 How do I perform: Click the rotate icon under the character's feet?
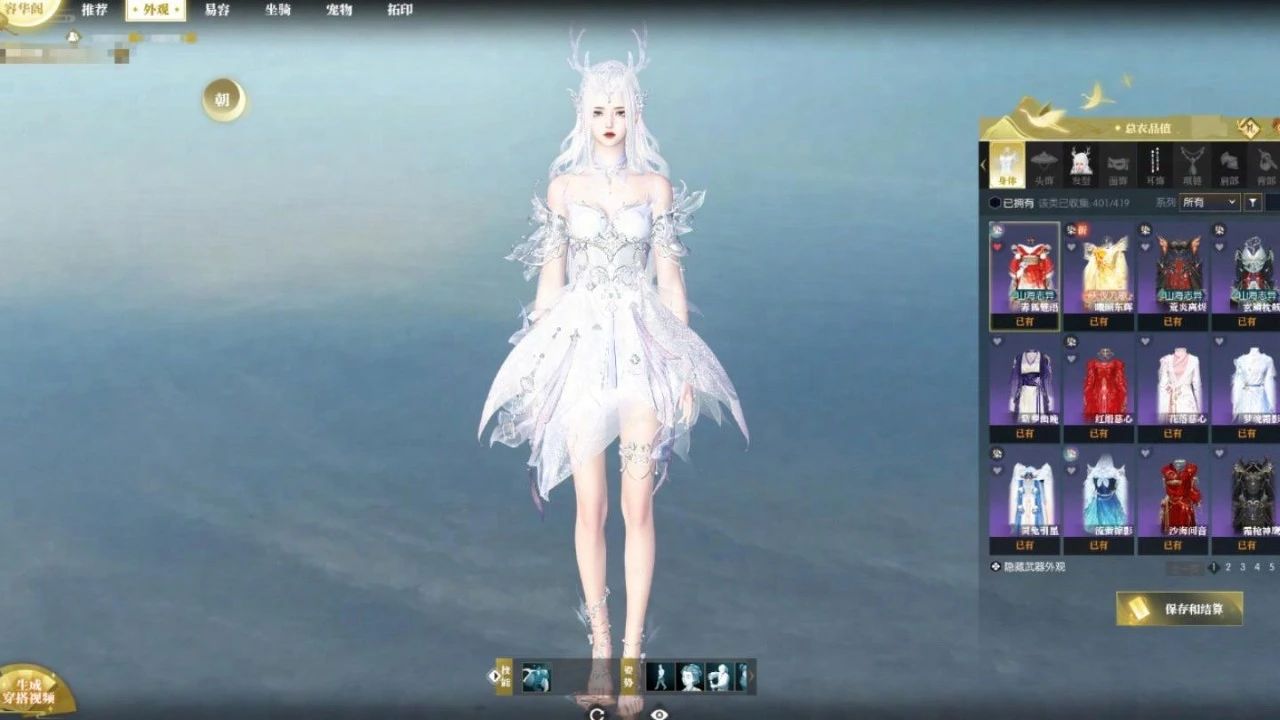click(598, 713)
